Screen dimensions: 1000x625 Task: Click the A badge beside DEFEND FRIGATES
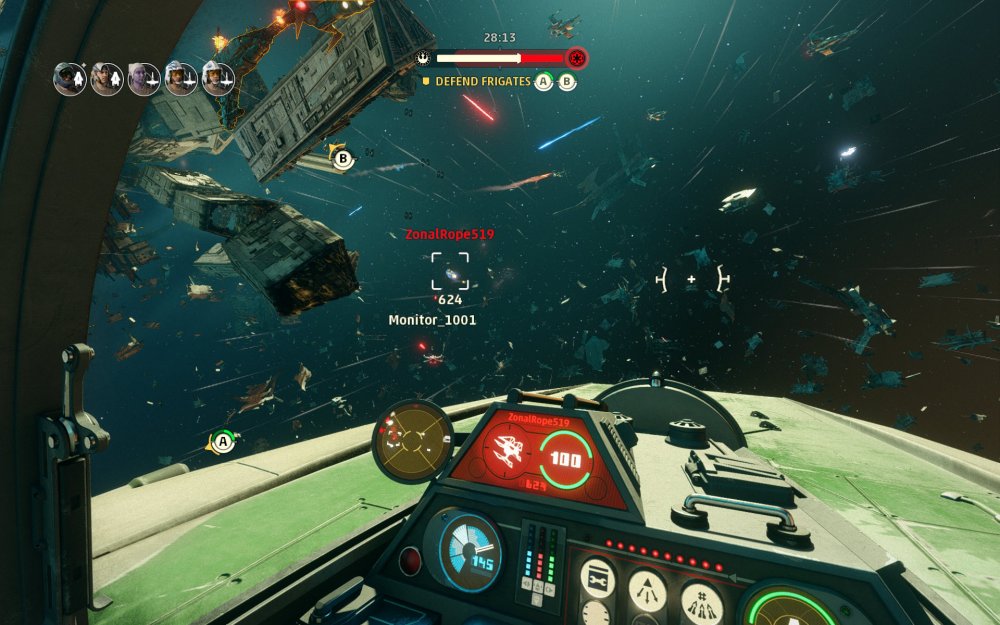click(544, 82)
